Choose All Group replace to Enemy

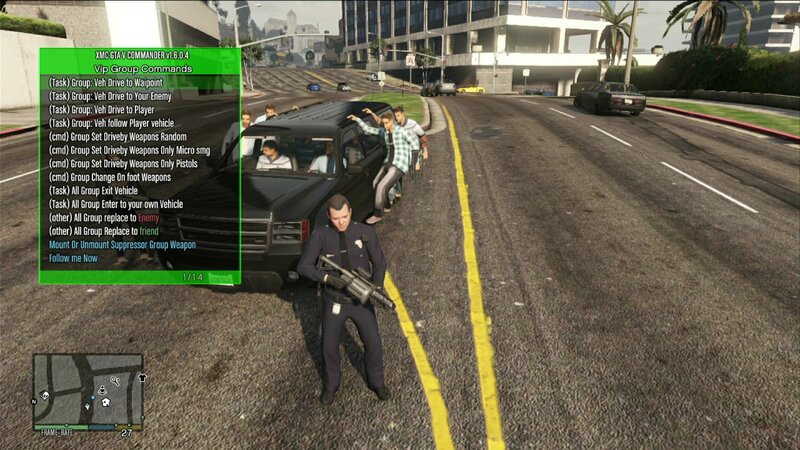pyautogui.click(x=104, y=218)
